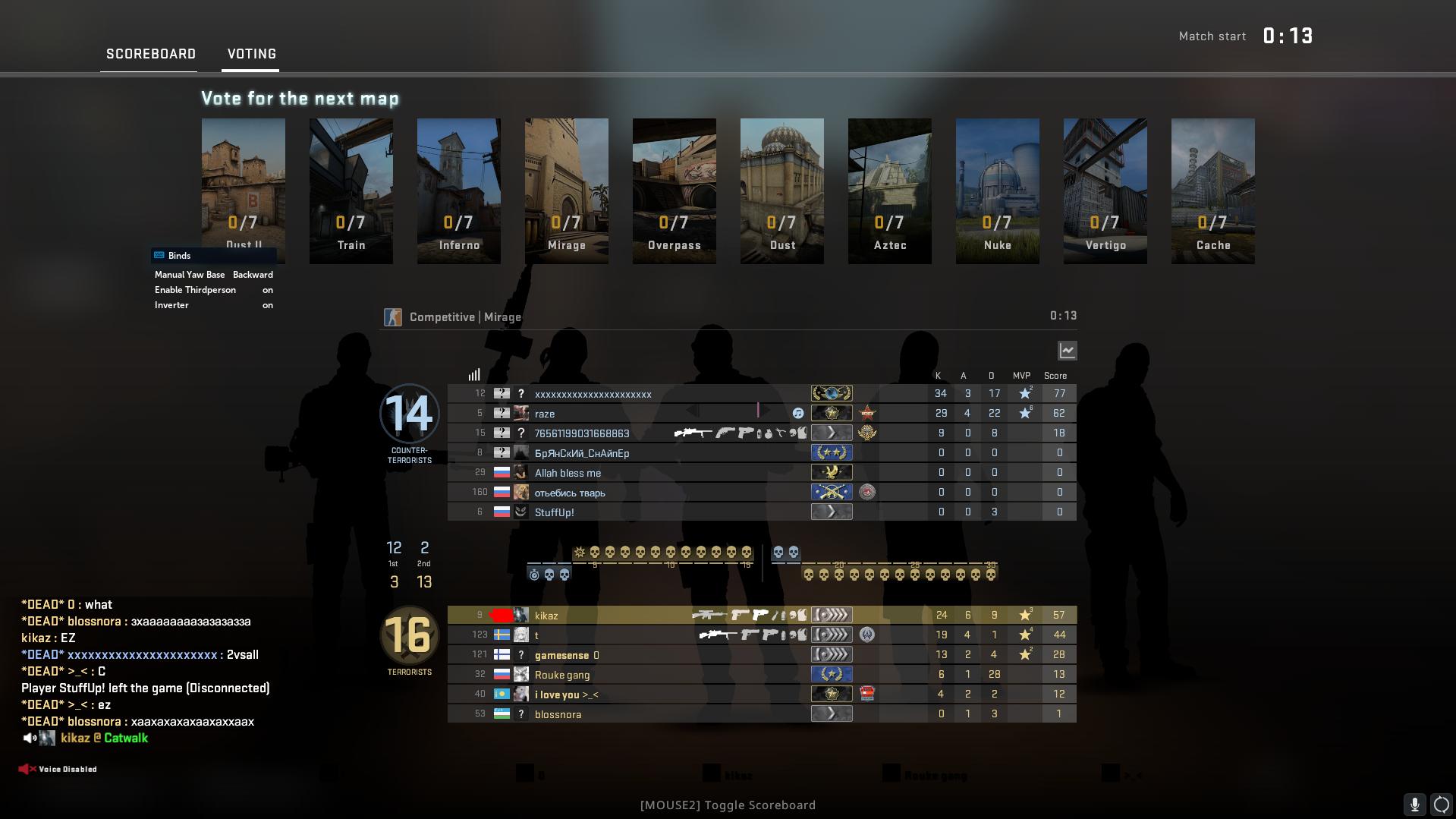Click kikaz's speaker icon near Catwalk message
1456x819 pixels.
click(x=29, y=737)
